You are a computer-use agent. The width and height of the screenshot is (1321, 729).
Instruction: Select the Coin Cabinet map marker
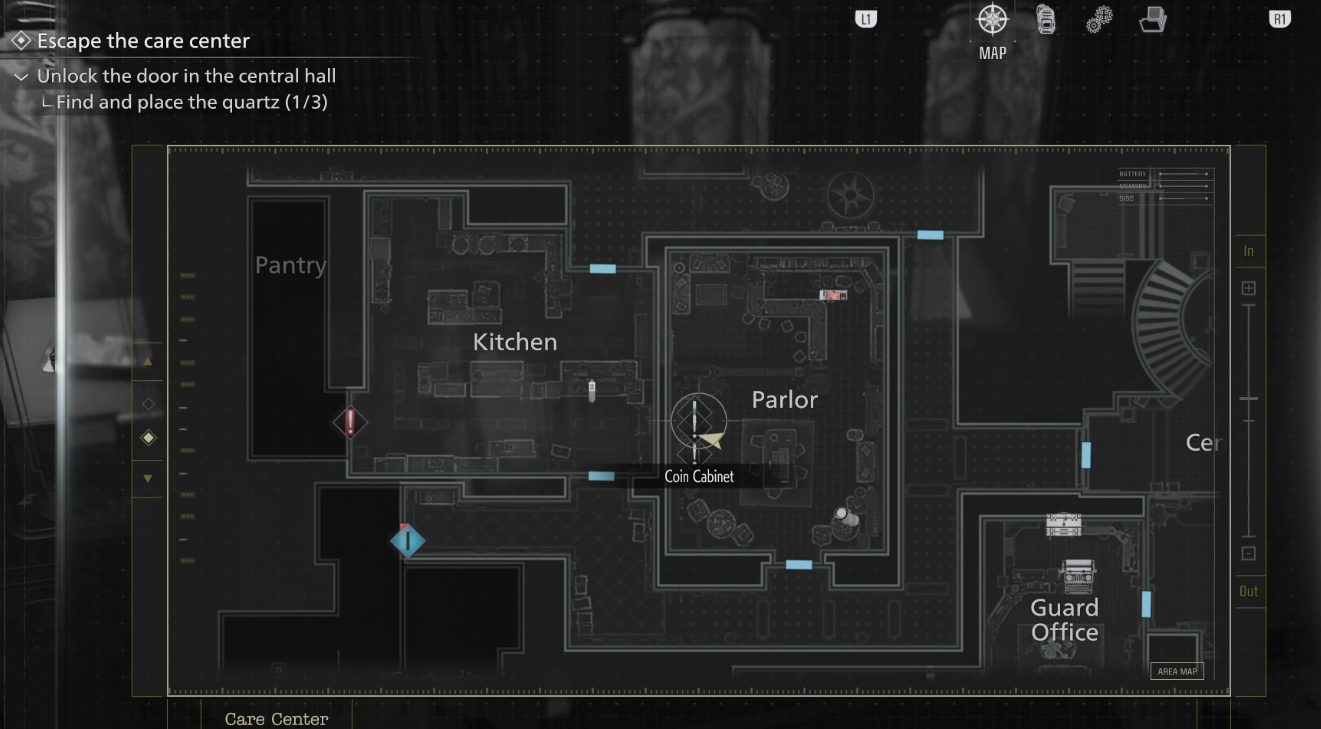coord(697,422)
